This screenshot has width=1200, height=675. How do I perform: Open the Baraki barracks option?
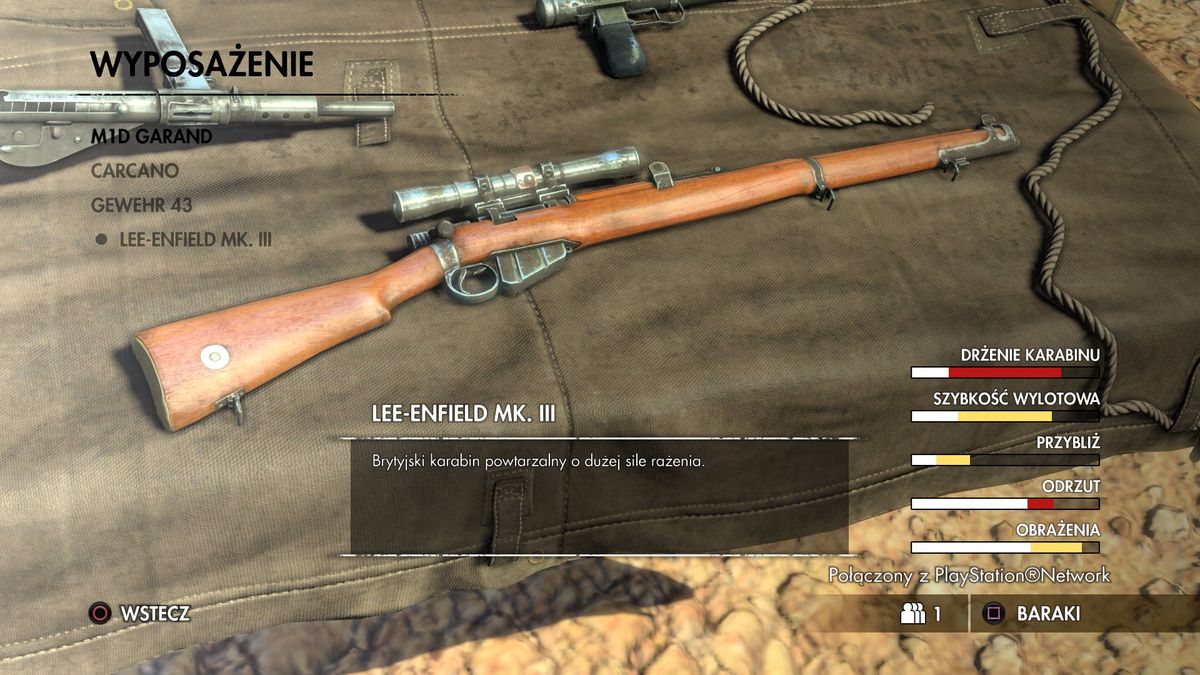tap(1047, 614)
